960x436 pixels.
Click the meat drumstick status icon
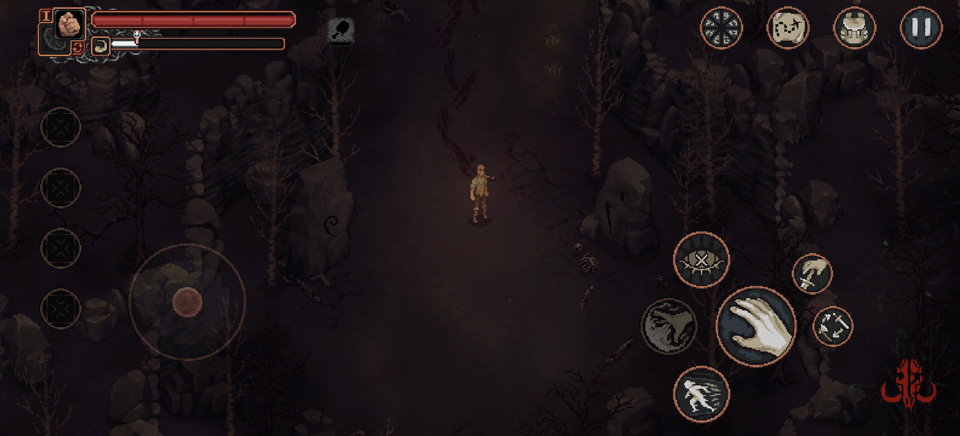pyautogui.click(x=341, y=30)
